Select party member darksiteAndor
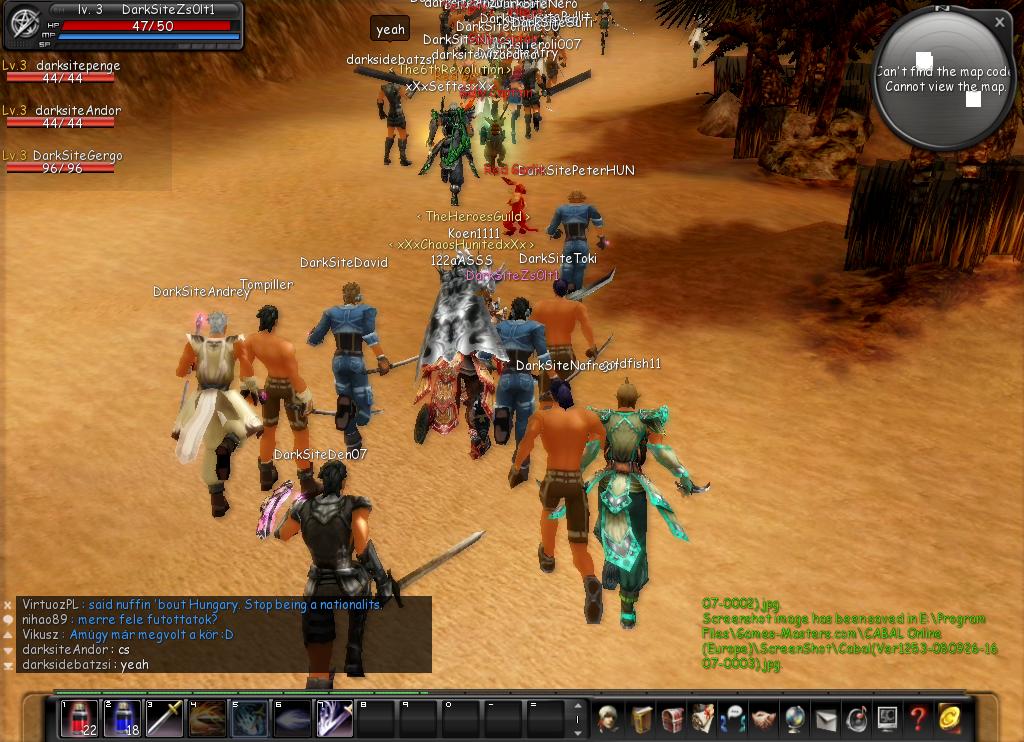Screen dimensions: 1024x742 click(x=62, y=117)
